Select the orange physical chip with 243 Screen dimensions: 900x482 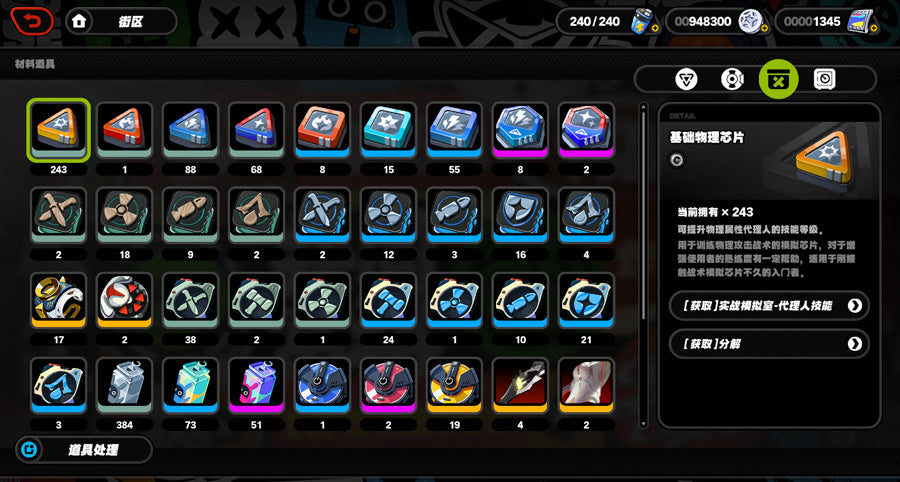[59, 130]
